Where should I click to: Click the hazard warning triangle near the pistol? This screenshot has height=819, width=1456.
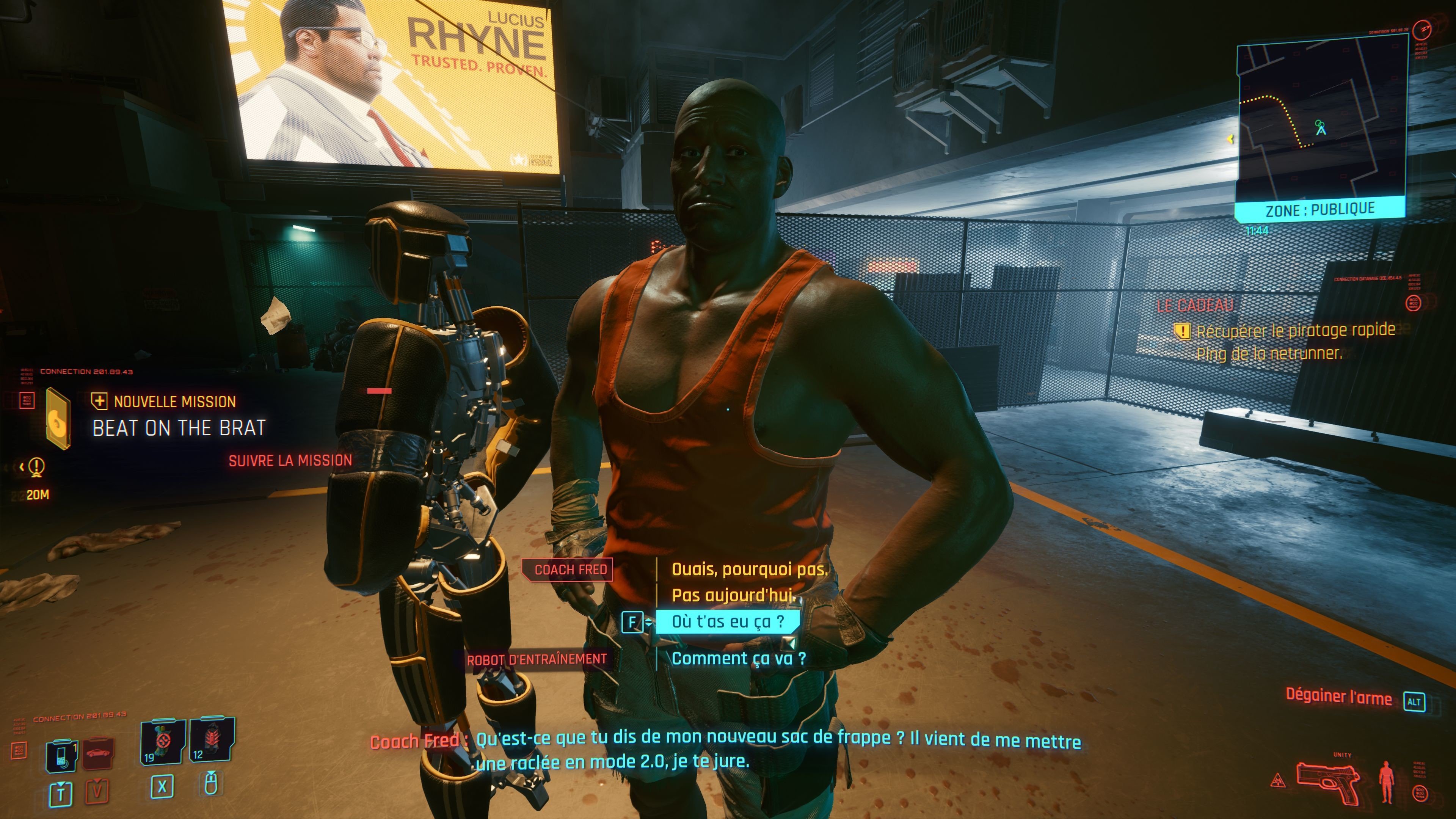(x=1278, y=780)
